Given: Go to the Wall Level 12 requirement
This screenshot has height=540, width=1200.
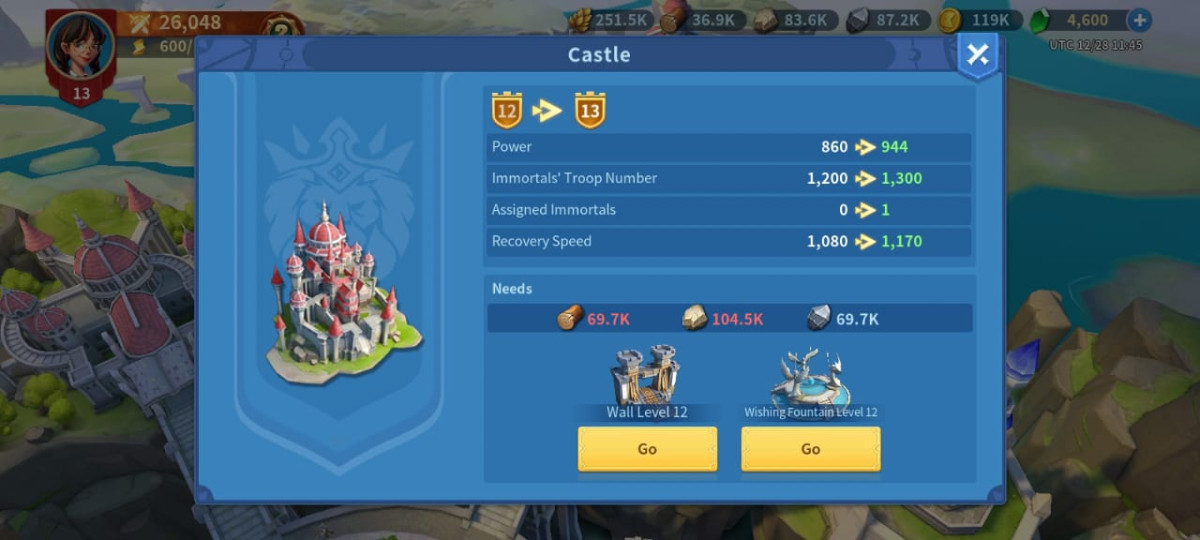Looking at the screenshot, I should [x=647, y=449].
